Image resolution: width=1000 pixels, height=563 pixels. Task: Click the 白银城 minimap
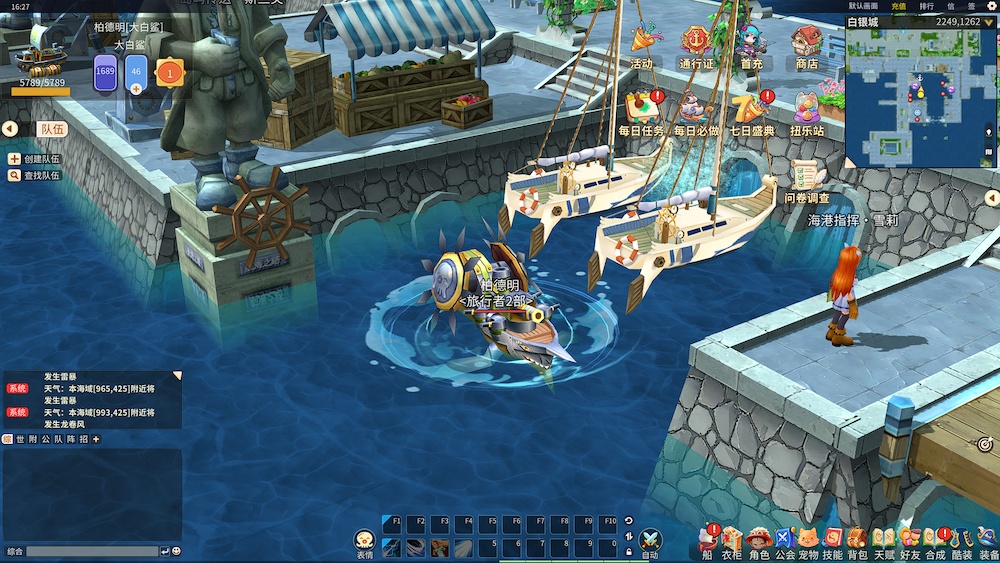(921, 97)
